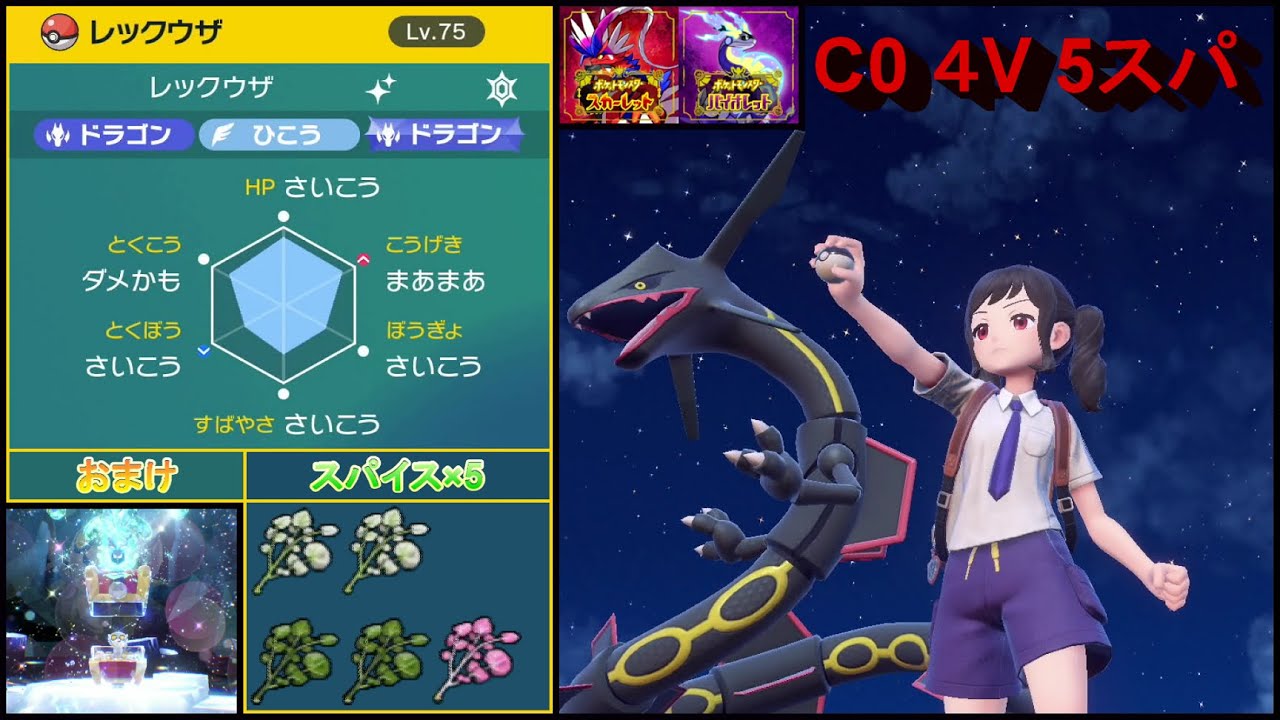Click the Tera type emblem icon
Viewport: 1280px width, 720px height.
click(503, 87)
